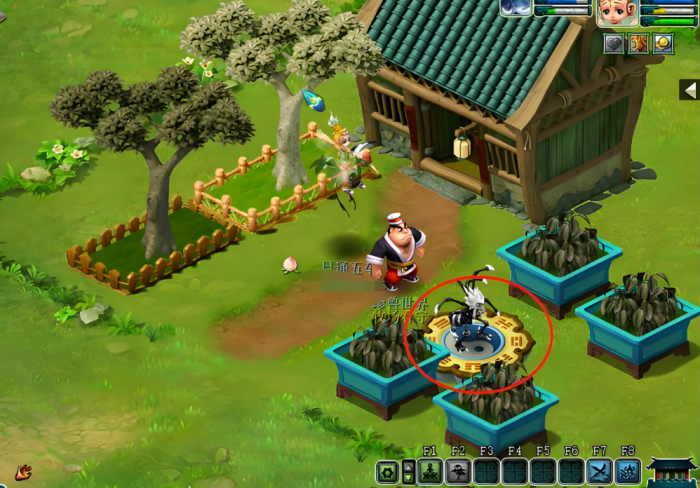Activate the F8 blue water splash skill
The image size is (700, 488).
628,472
